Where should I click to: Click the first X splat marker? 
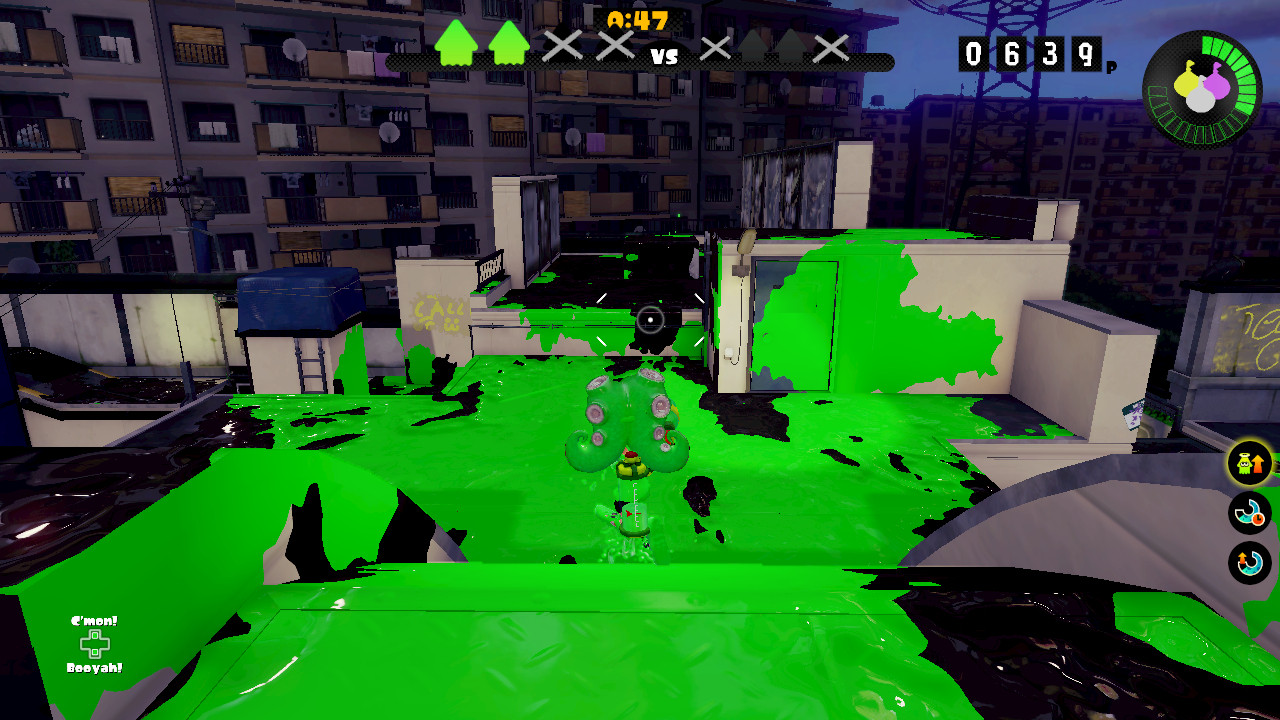click(x=562, y=45)
